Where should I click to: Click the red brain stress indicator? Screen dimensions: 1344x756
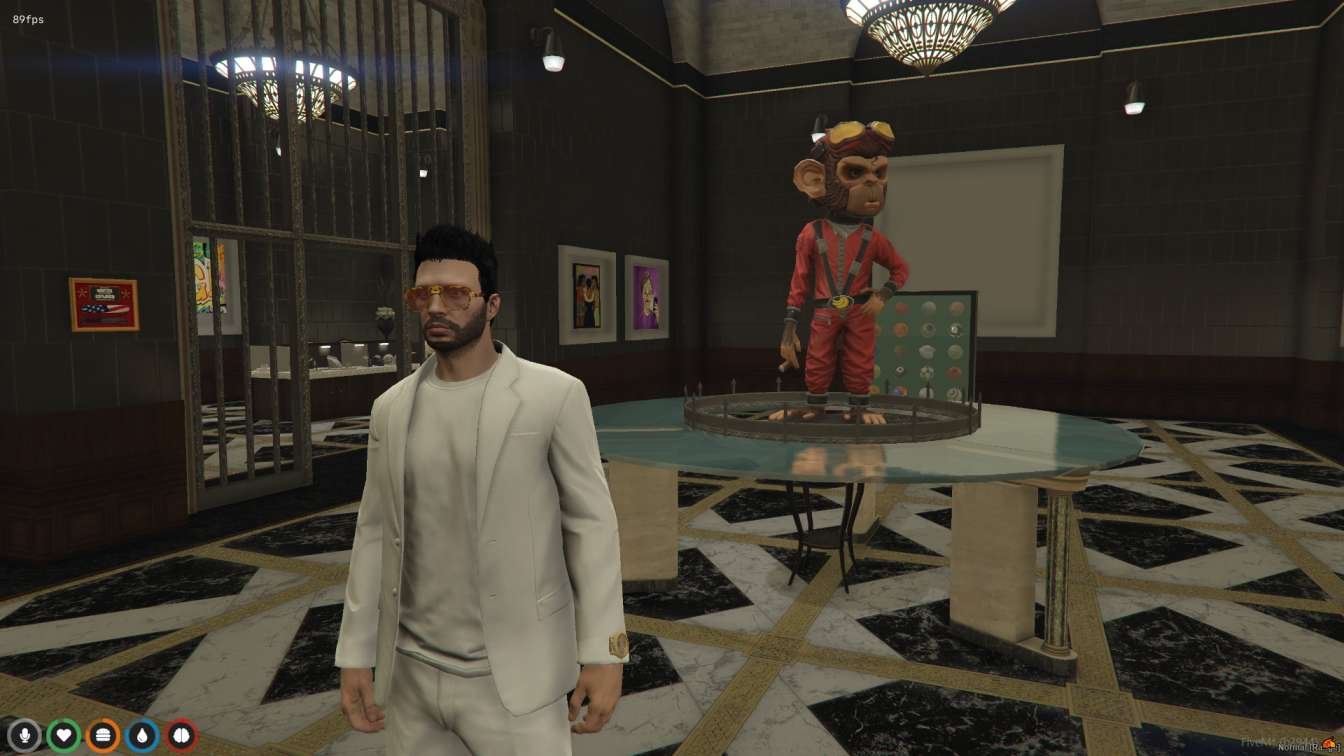point(182,735)
